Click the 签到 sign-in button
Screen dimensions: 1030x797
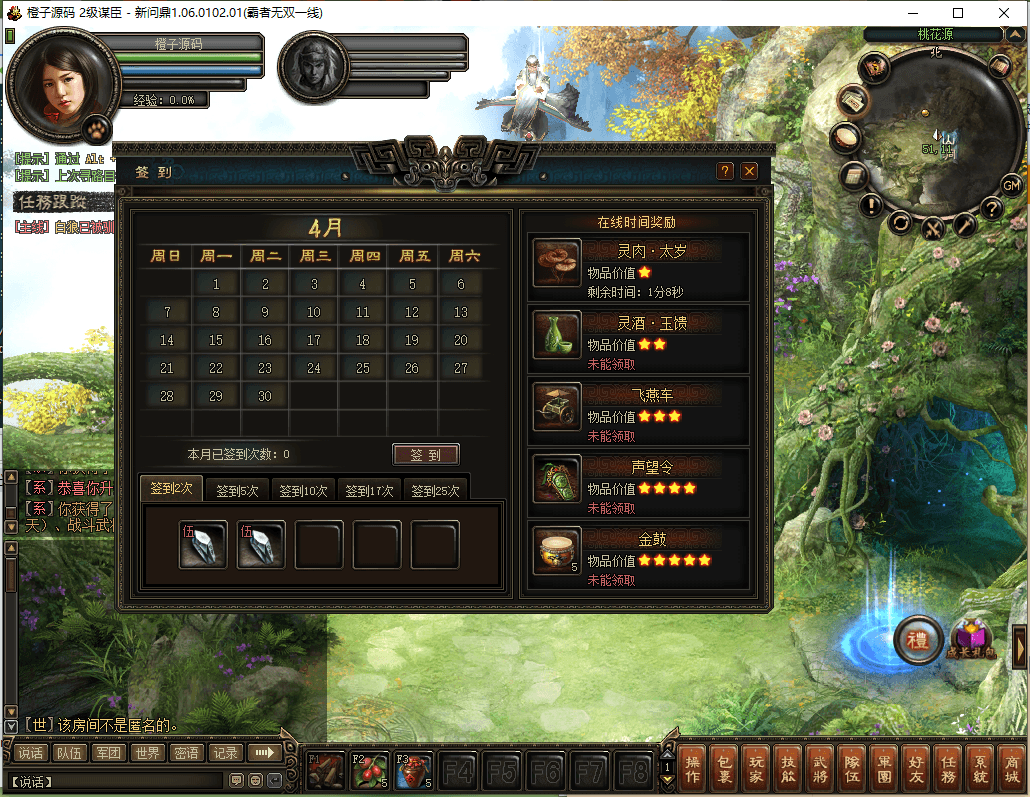pos(425,455)
